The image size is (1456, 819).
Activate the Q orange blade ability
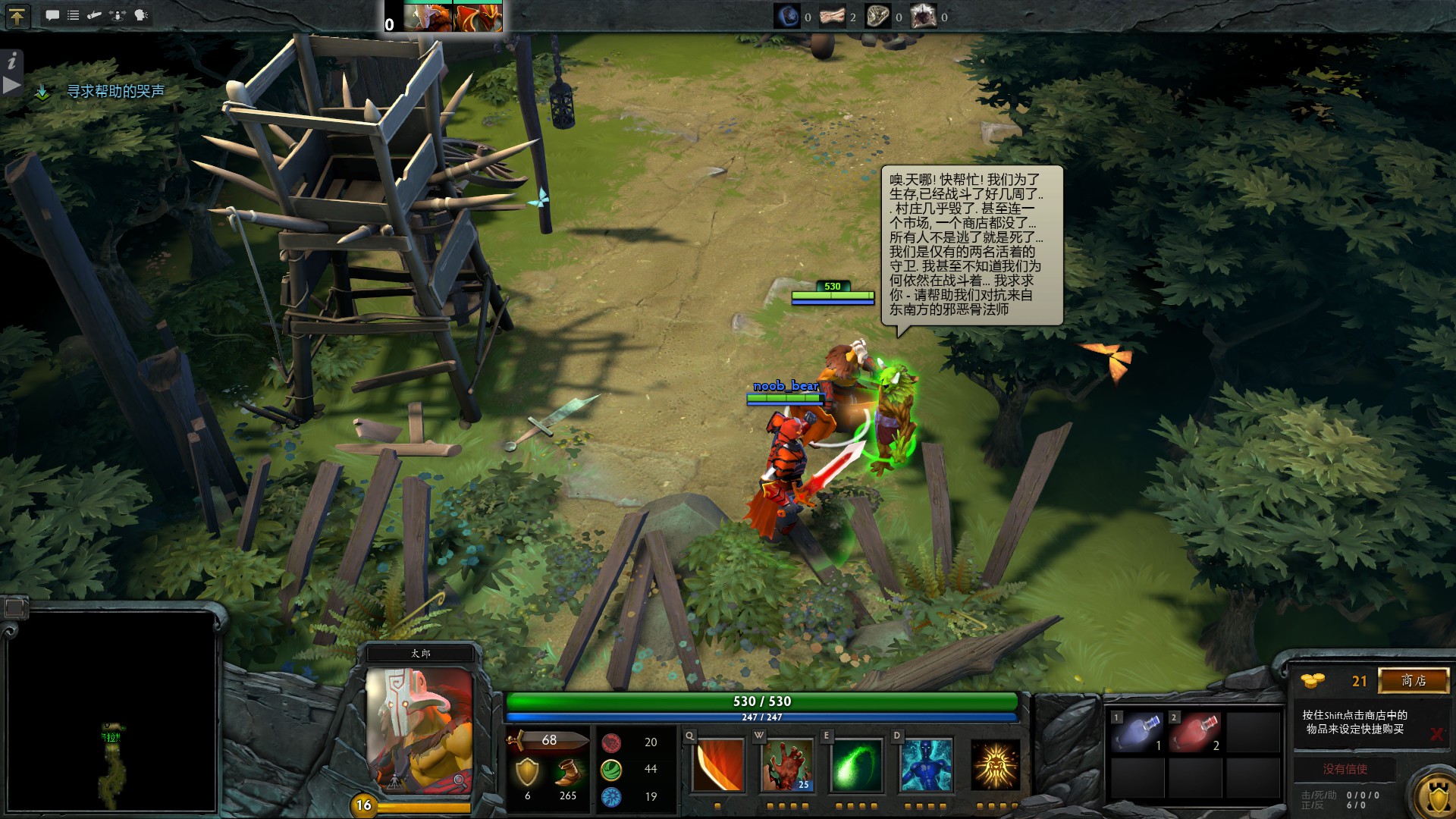click(x=717, y=765)
